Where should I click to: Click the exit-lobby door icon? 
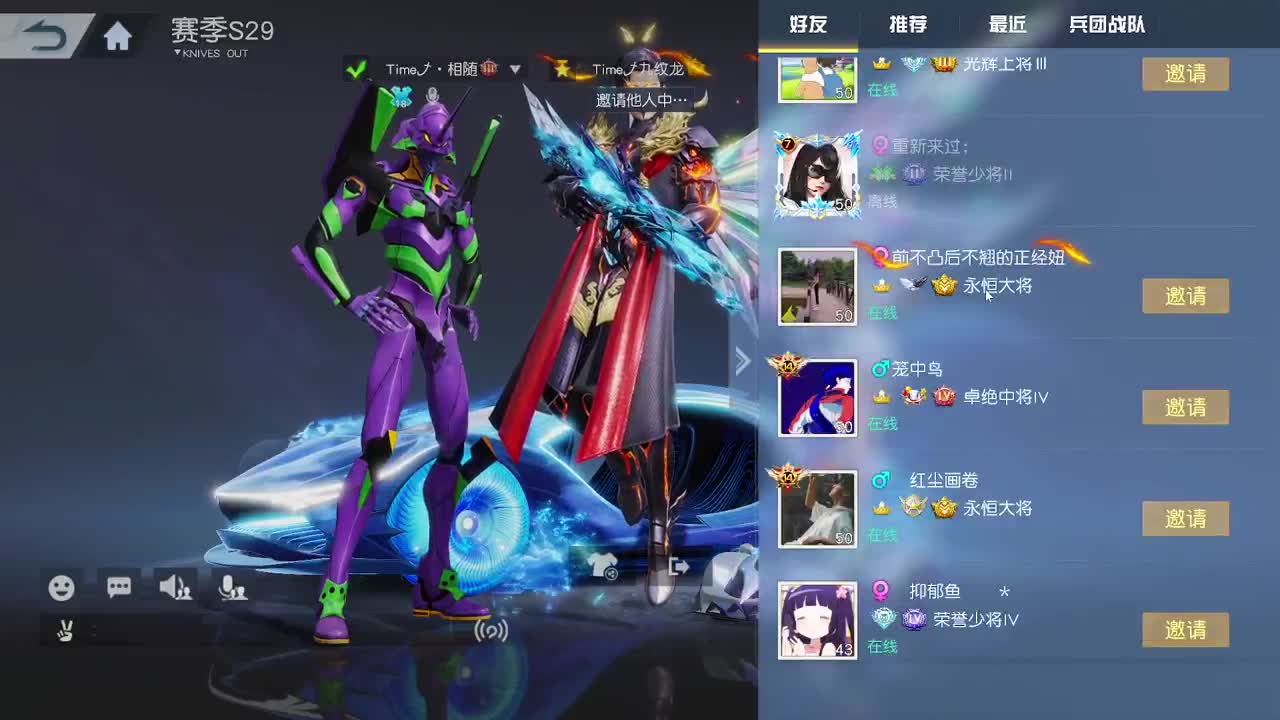click(678, 566)
